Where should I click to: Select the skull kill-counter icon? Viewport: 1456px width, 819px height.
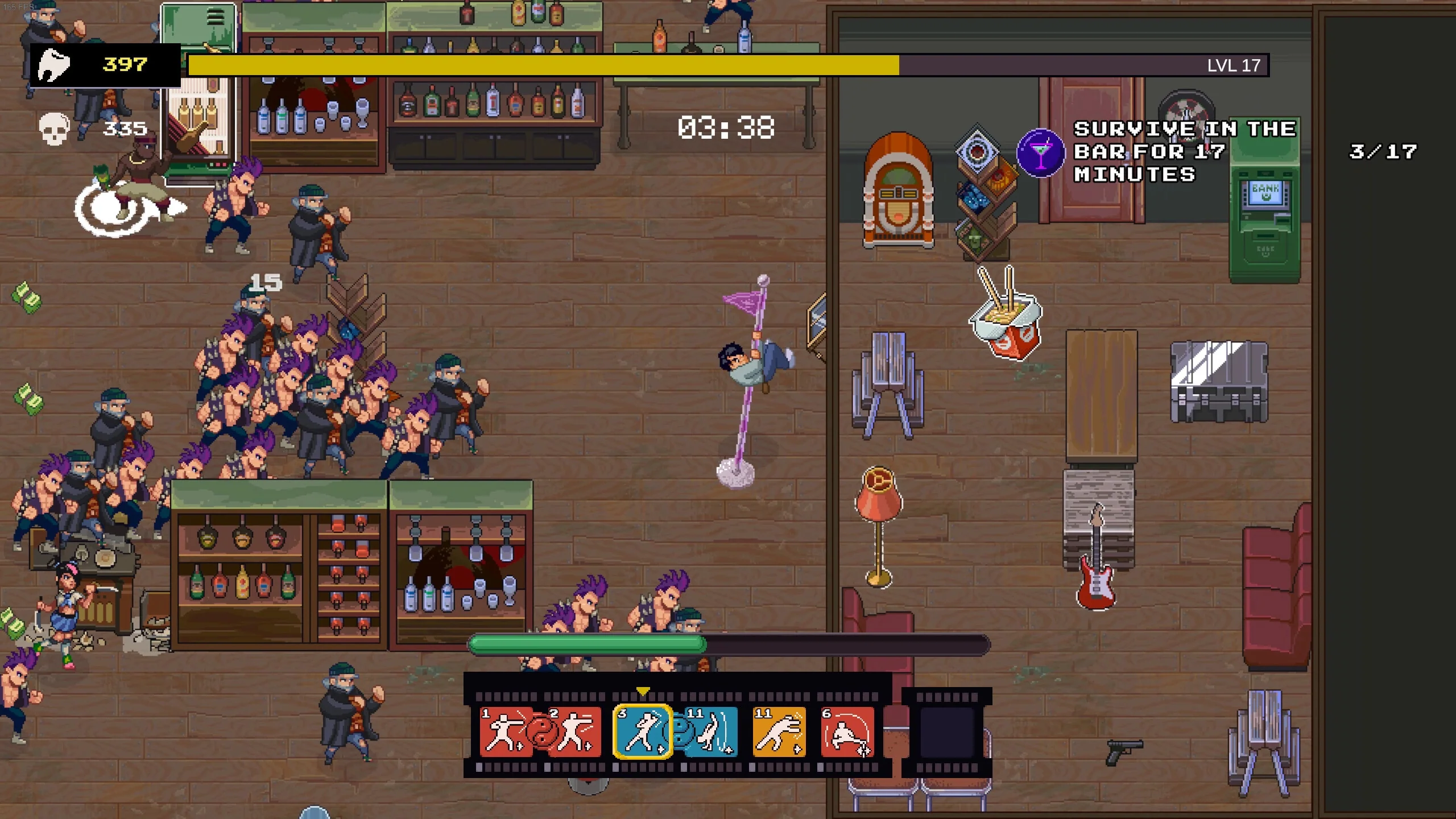point(53,127)
